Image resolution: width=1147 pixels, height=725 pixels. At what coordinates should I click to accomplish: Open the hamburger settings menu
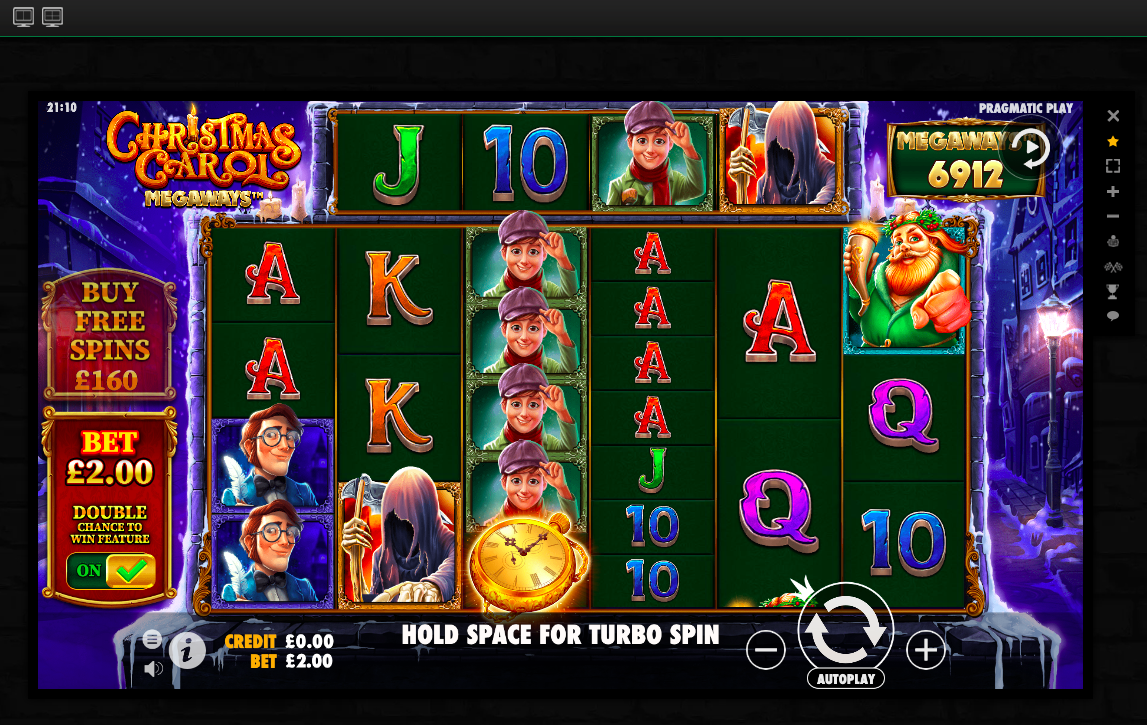[152, 639]
